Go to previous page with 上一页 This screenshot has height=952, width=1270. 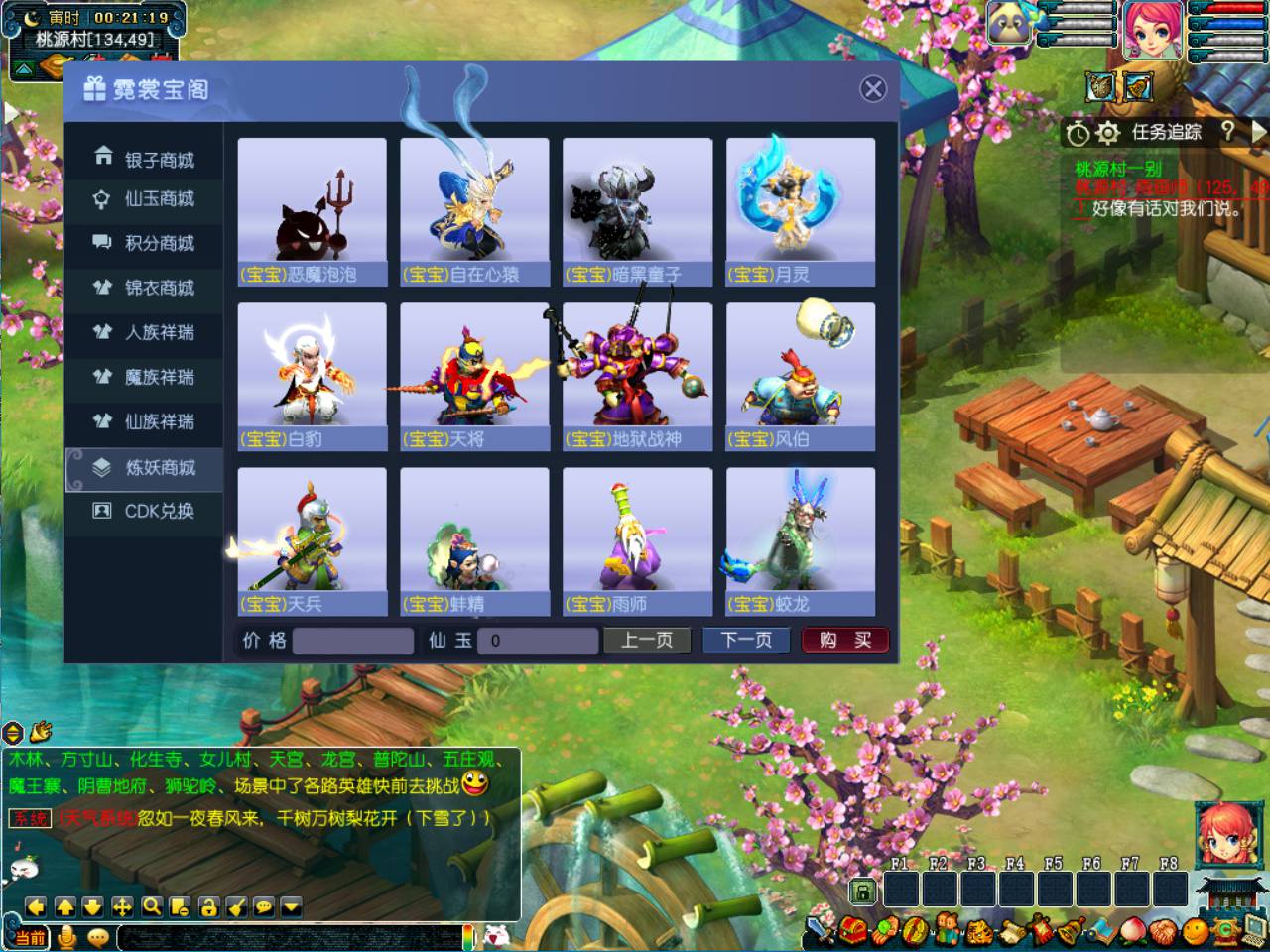point(647,641)
